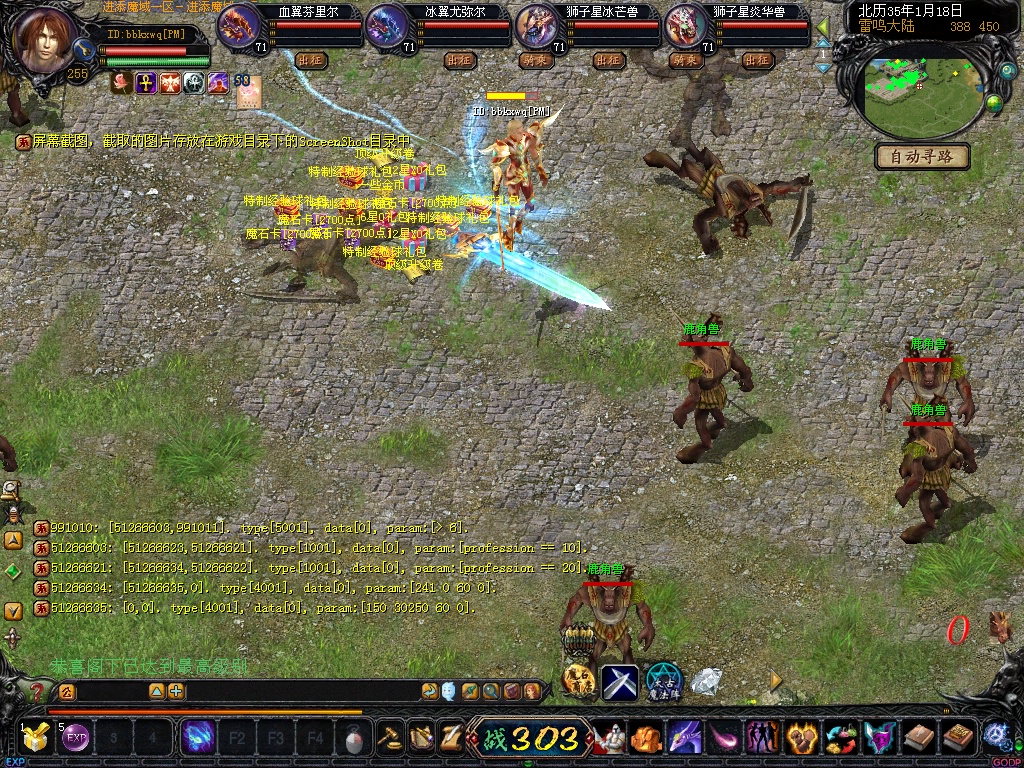Open the purple dragon menu icon

pyautogui.click(x=684, y=739)
